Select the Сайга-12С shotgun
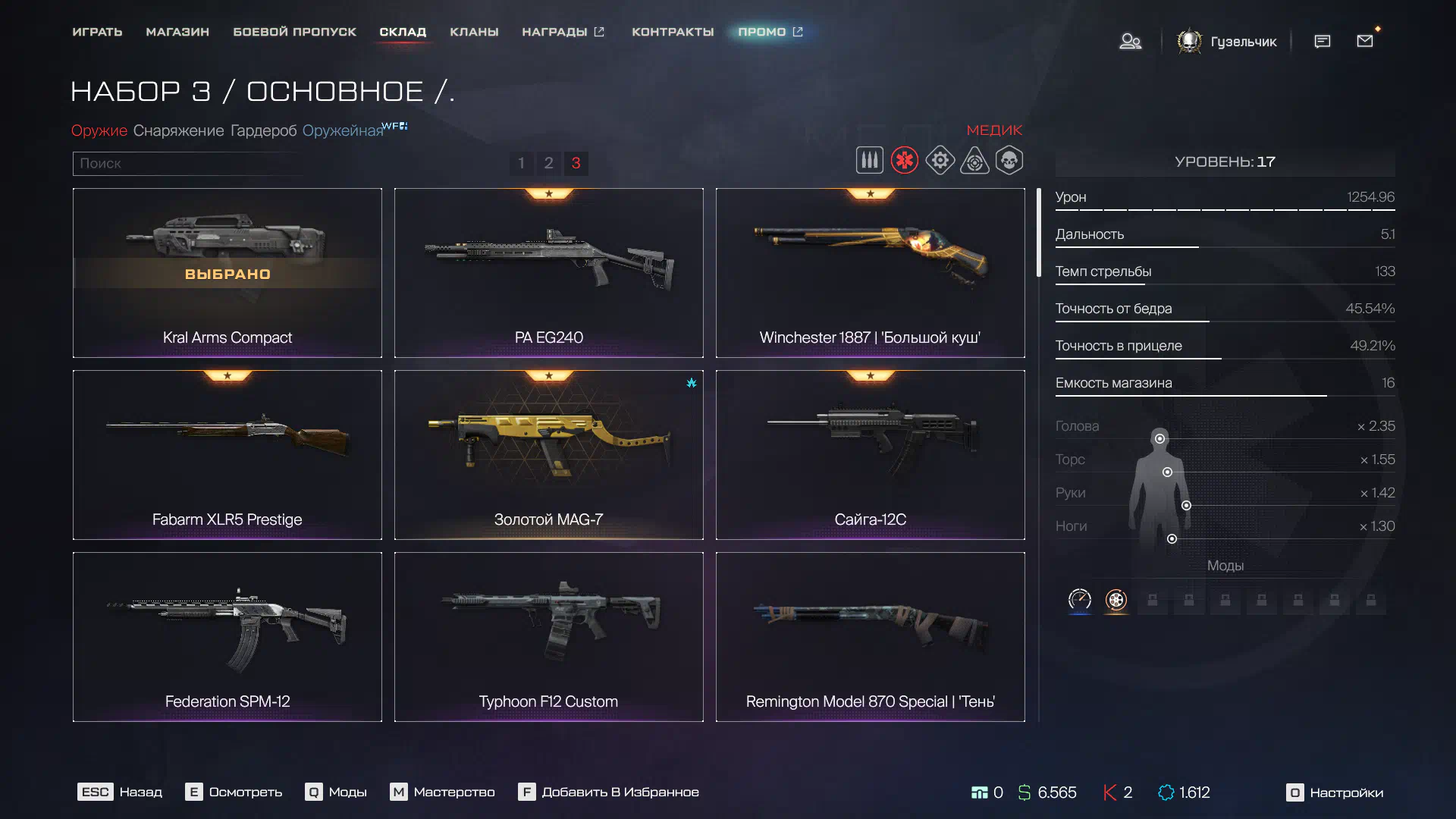 [x=870, y=455]
